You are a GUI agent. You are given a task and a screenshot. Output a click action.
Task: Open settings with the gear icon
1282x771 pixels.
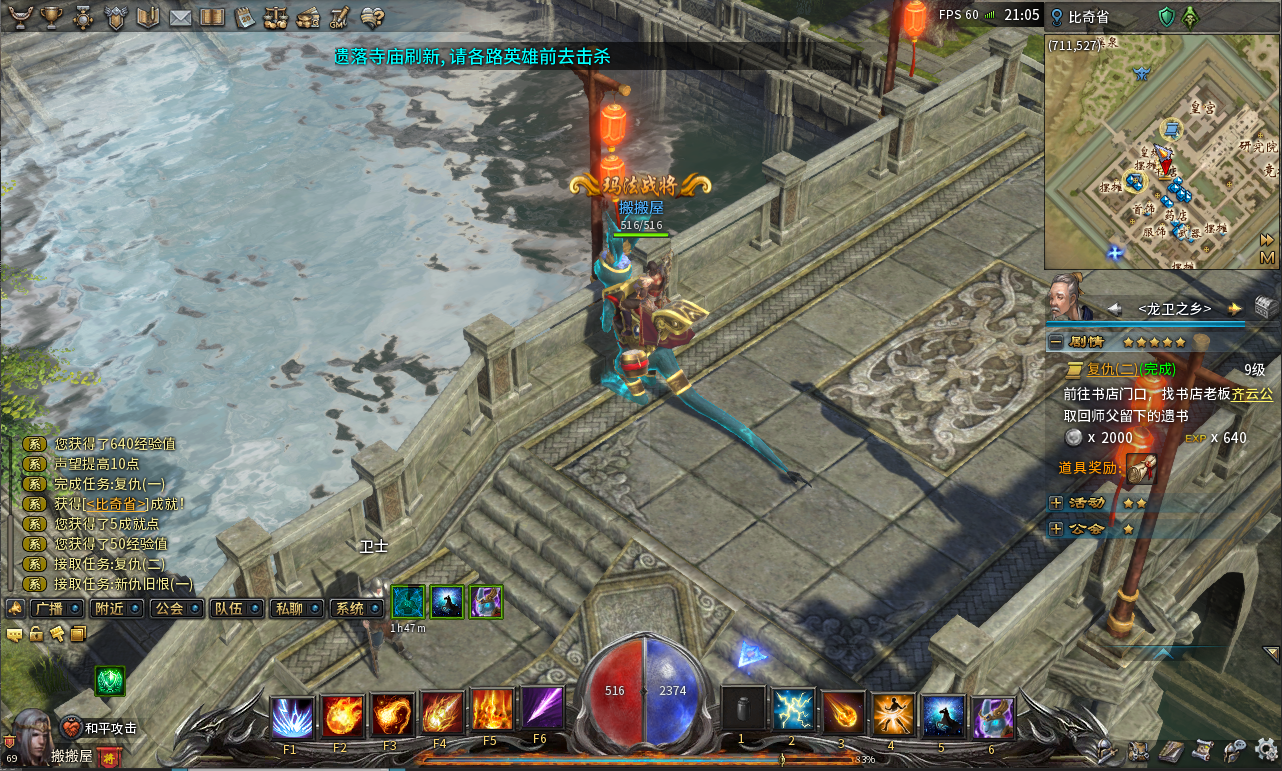pos(1266,748)
